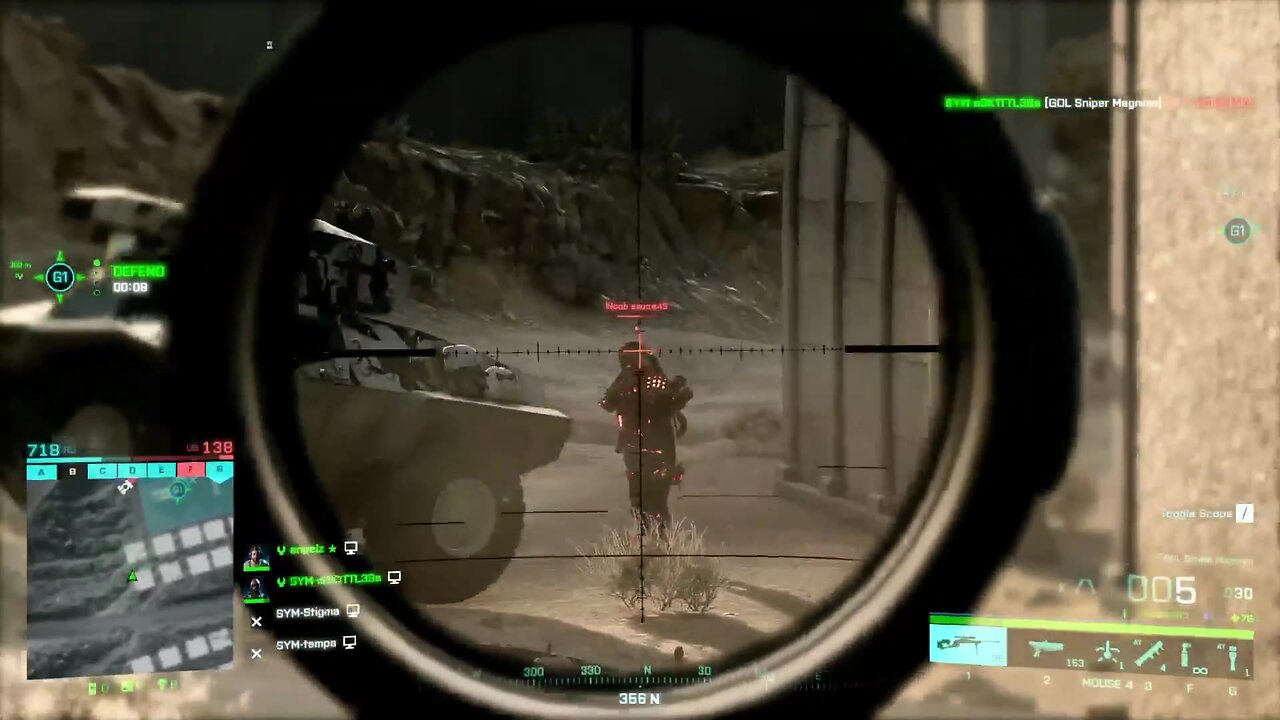Switch to the sidearm pistol slot
1280x720 pixels.
point(1046,649)
